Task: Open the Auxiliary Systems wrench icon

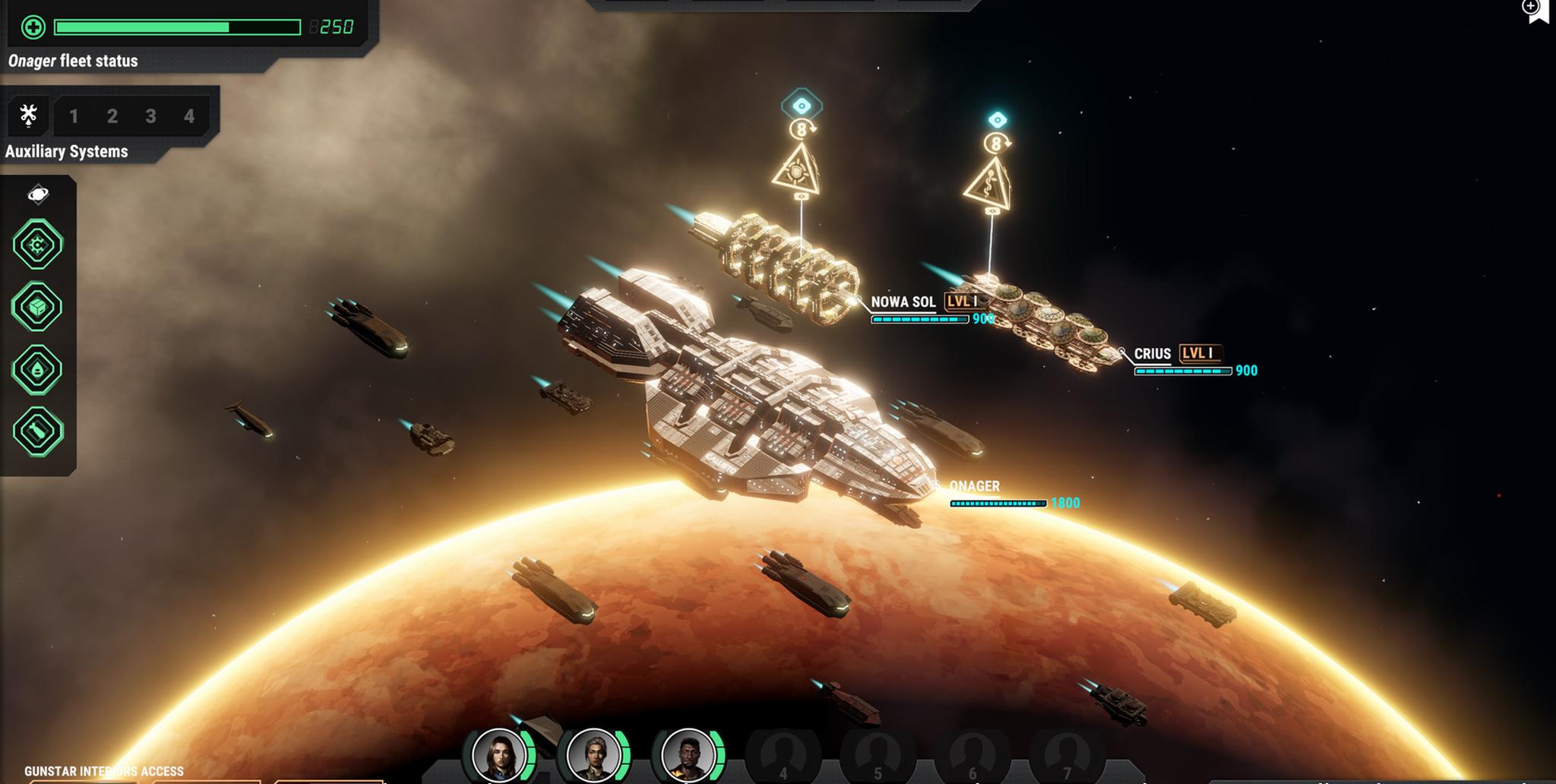Action: coord(28,115)
